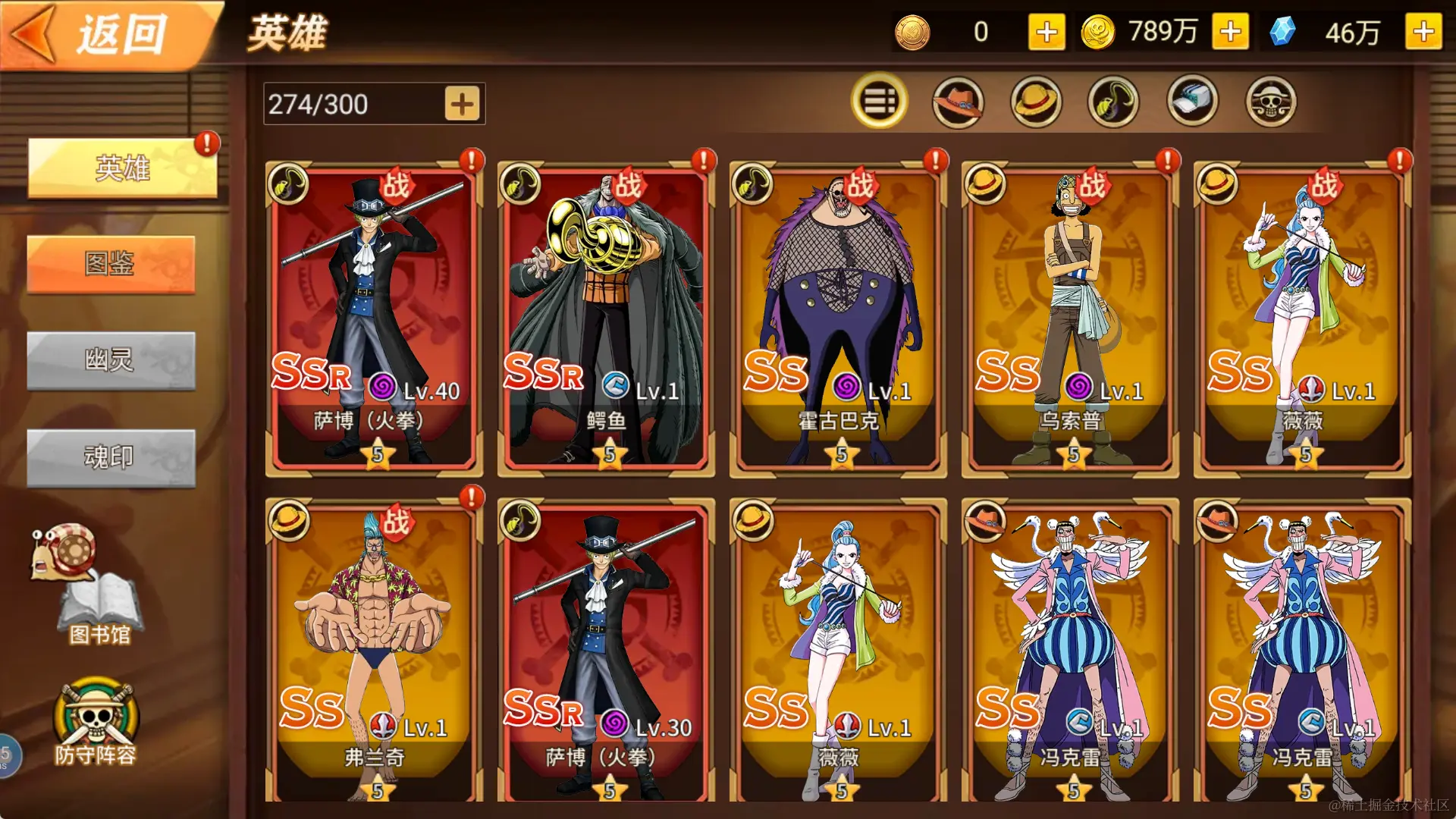This screenshot has height=819, width=1456.
Task: Choose the show-all list filter icon
Action: pyautogui.click(x=879, y=101)
